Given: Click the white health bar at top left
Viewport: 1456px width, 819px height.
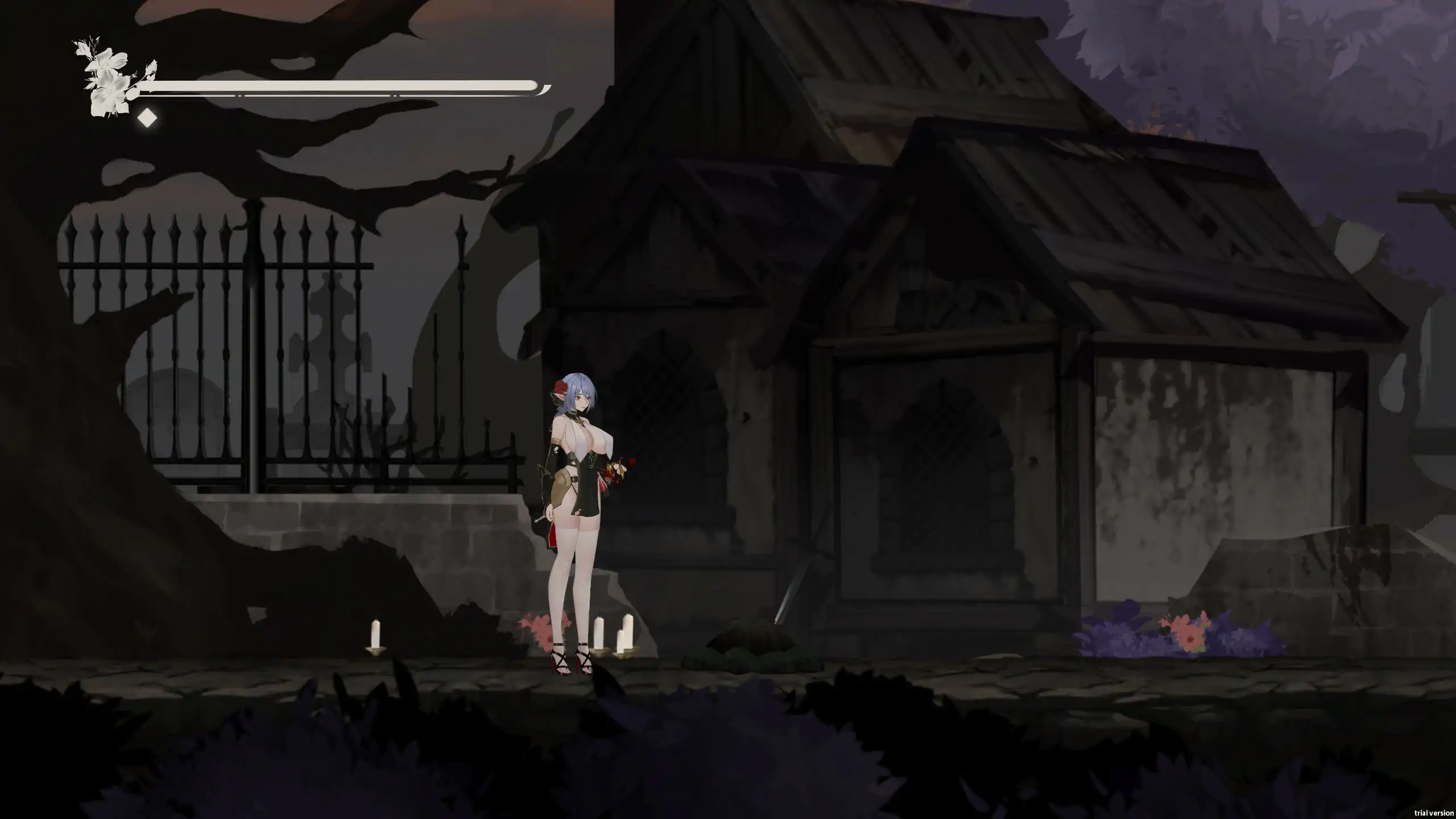Looking at the screenshot, I should point(341,85).
